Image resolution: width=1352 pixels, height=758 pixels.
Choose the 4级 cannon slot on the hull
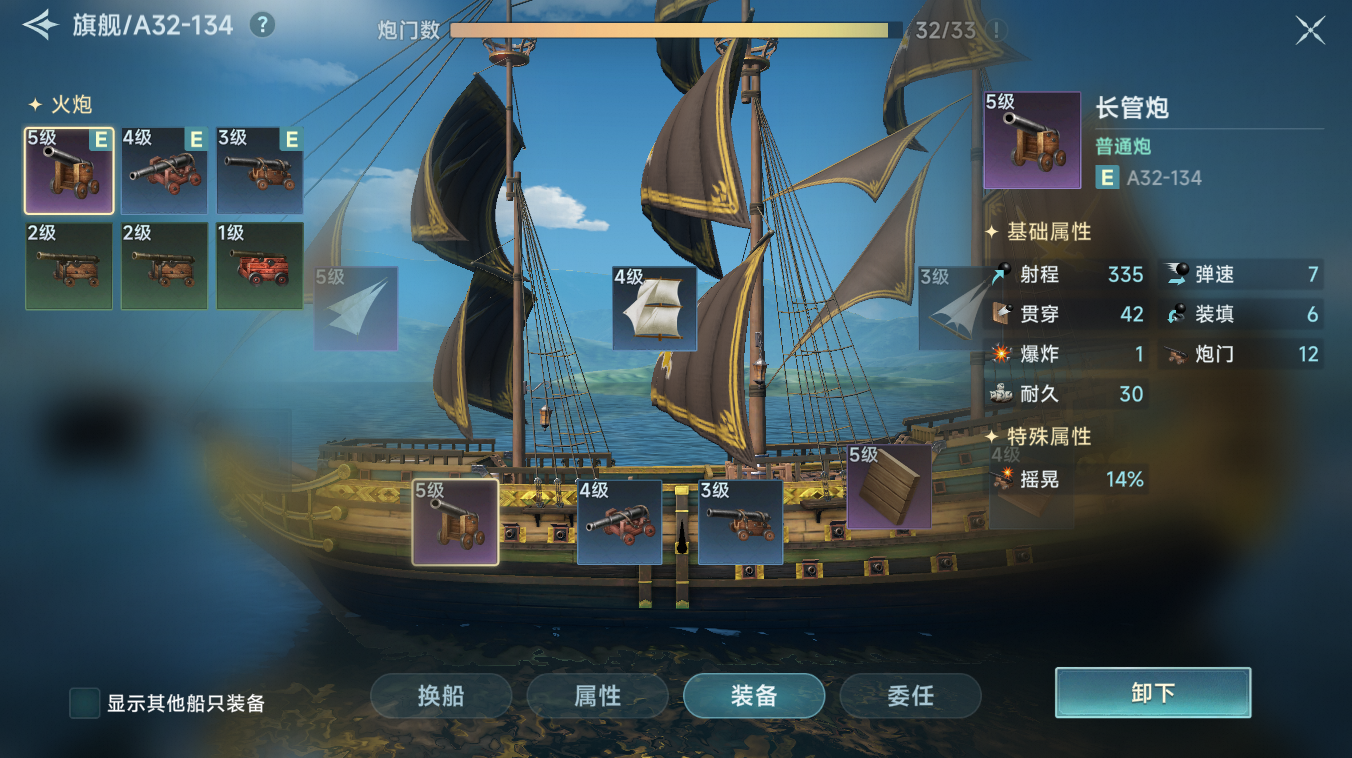619,522
